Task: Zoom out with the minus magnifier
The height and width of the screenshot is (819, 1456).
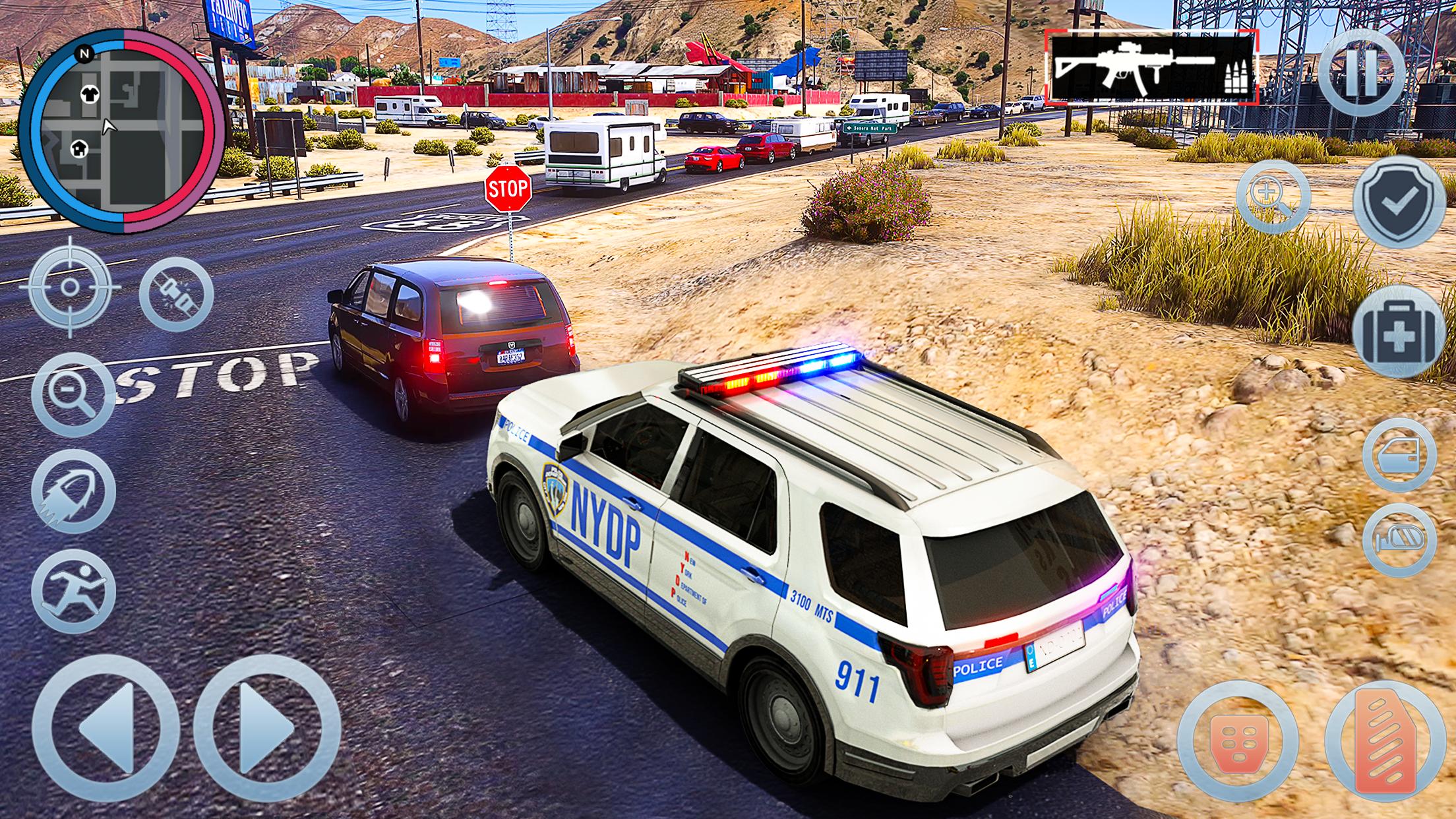Action: click(x=73, y=394)
